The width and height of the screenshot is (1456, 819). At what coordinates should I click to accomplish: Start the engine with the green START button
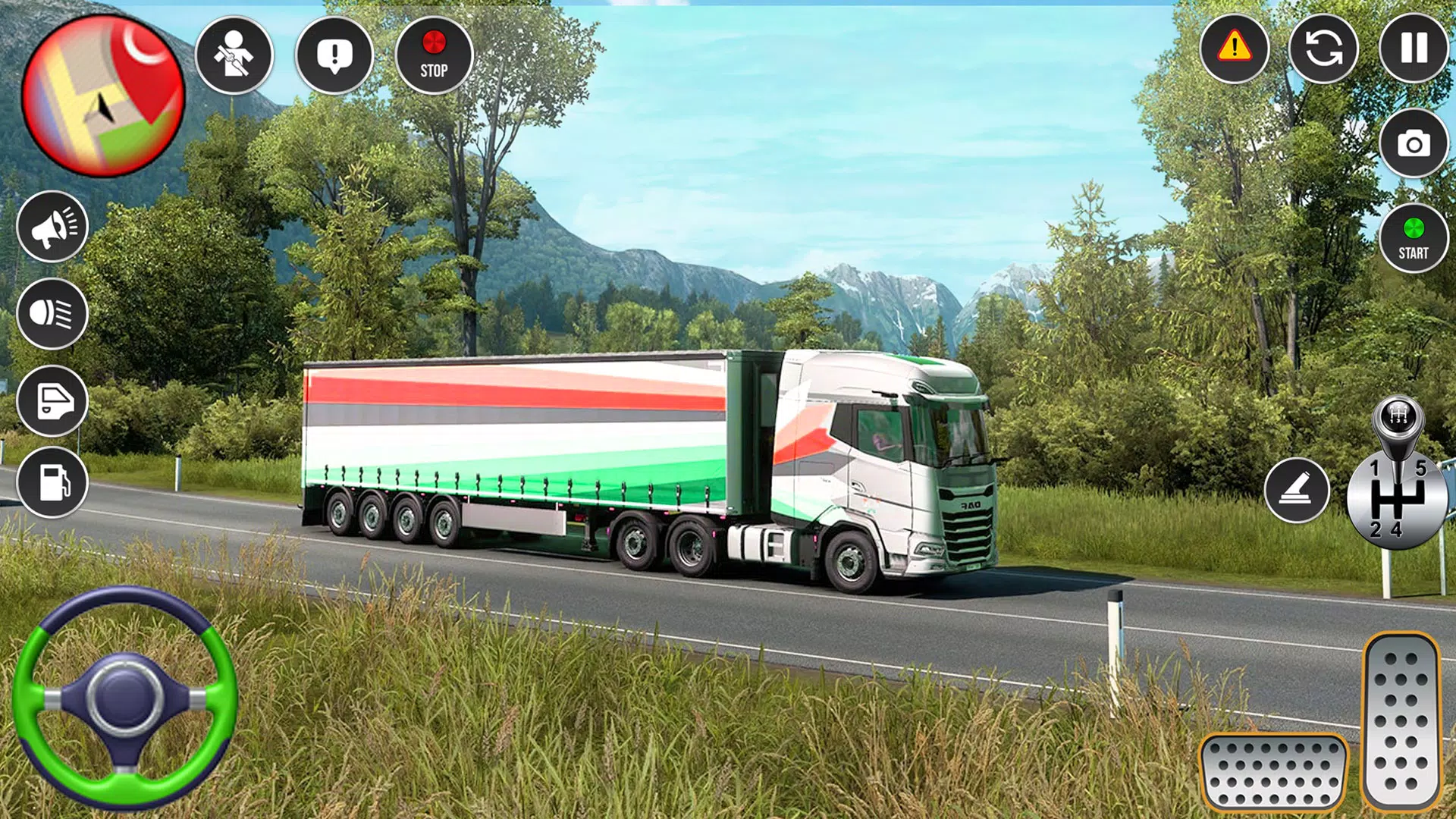(1414, 238)
